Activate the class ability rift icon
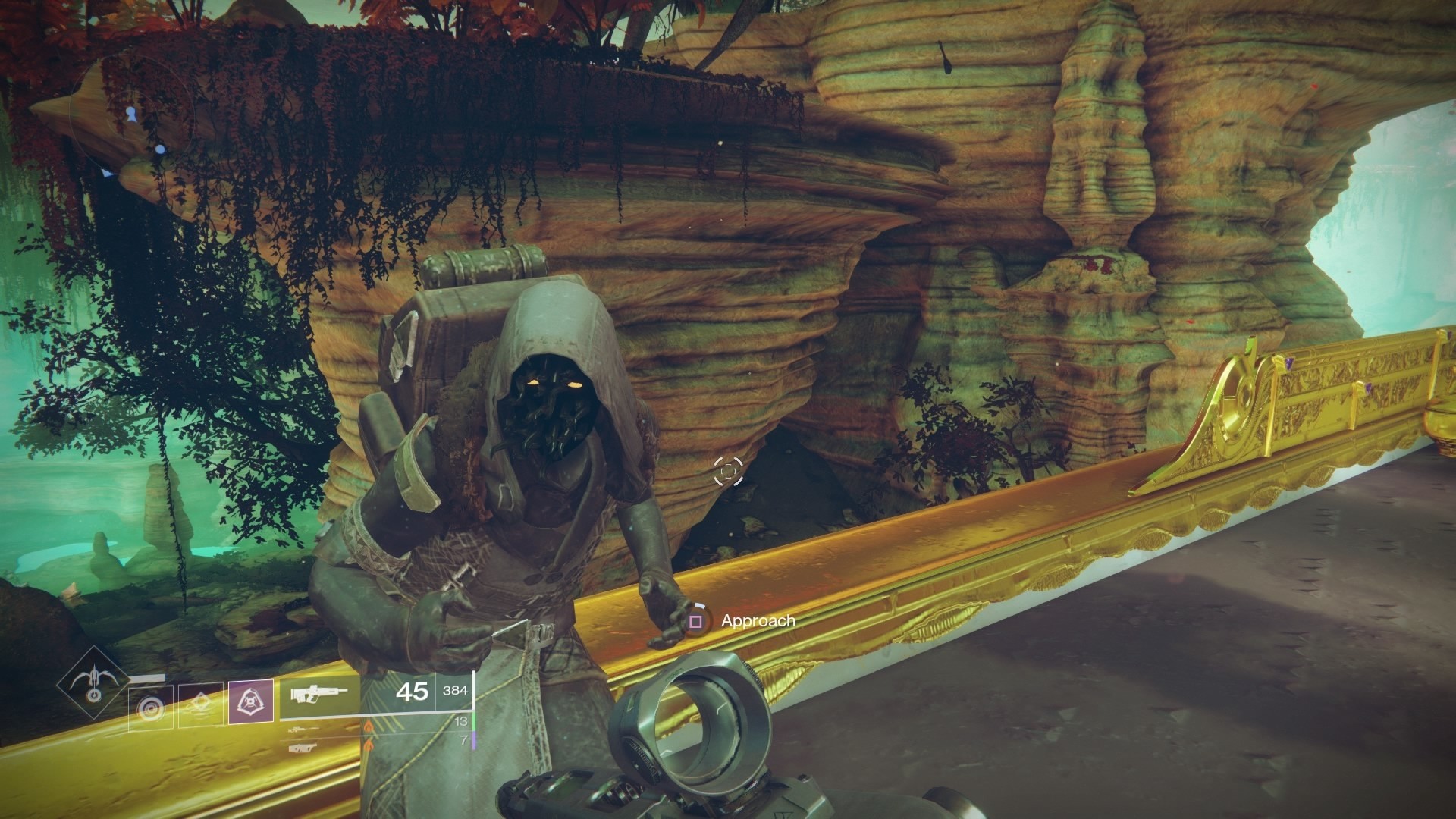1456x819 pixels. (201, 707)
